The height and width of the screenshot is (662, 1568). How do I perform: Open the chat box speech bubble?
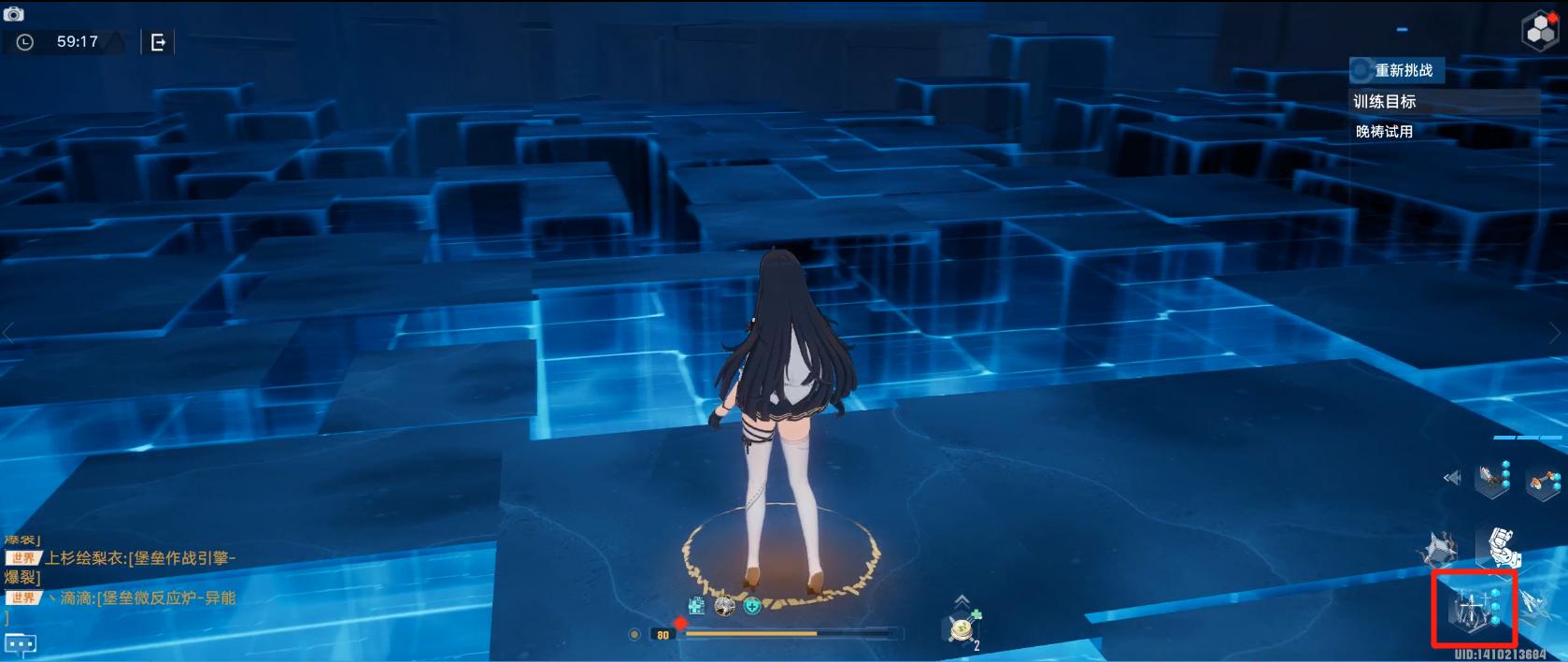(21, 644)
